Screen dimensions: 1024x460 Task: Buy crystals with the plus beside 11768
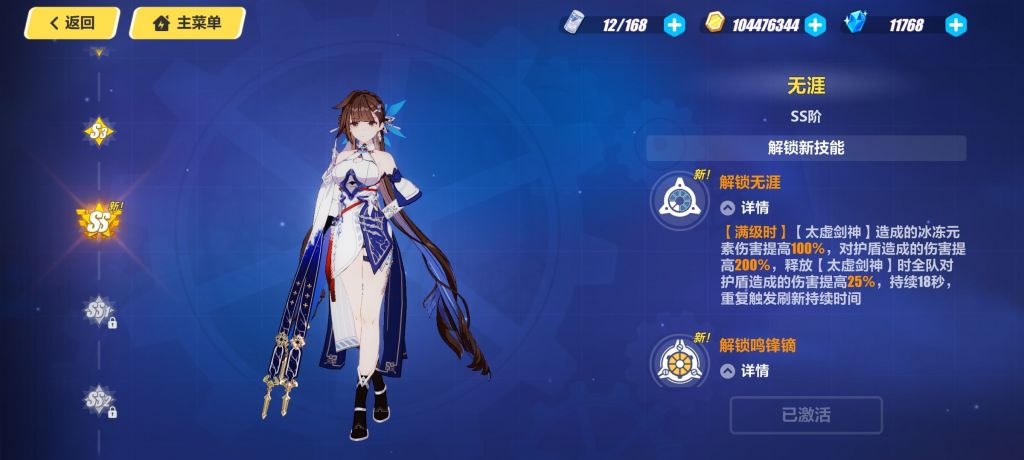tap(956, 25)
